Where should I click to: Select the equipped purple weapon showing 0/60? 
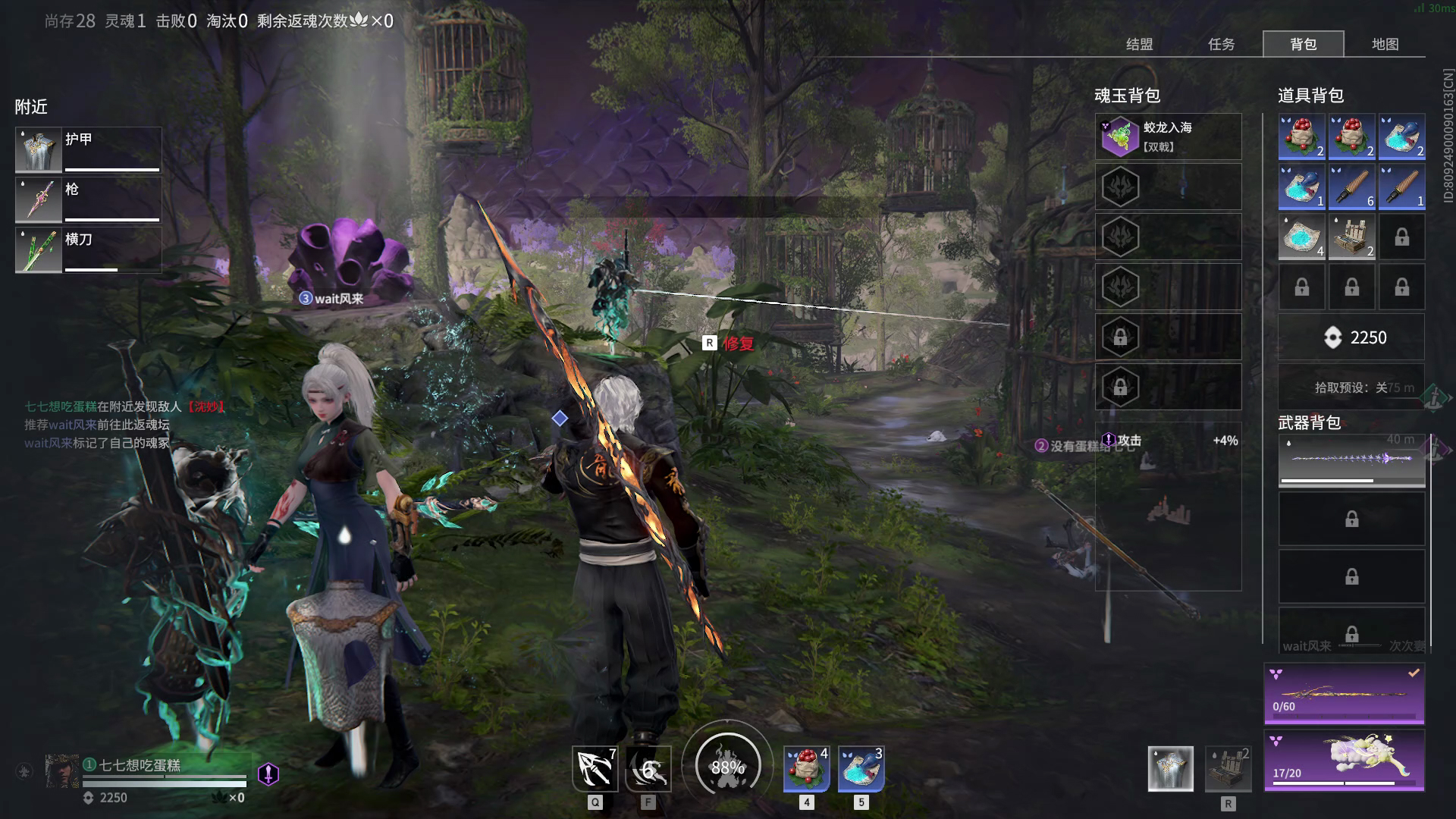1344,693
